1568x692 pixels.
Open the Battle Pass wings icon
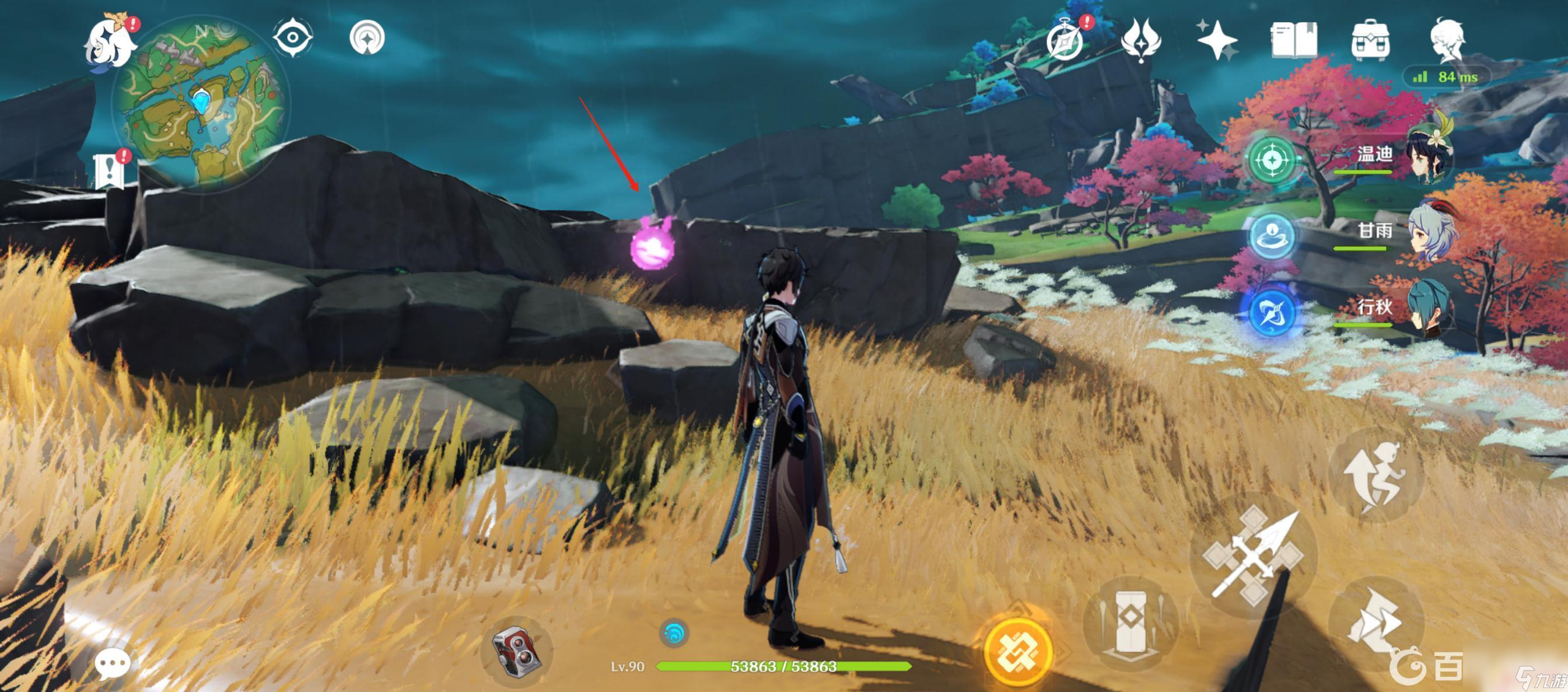[1140, 40]
